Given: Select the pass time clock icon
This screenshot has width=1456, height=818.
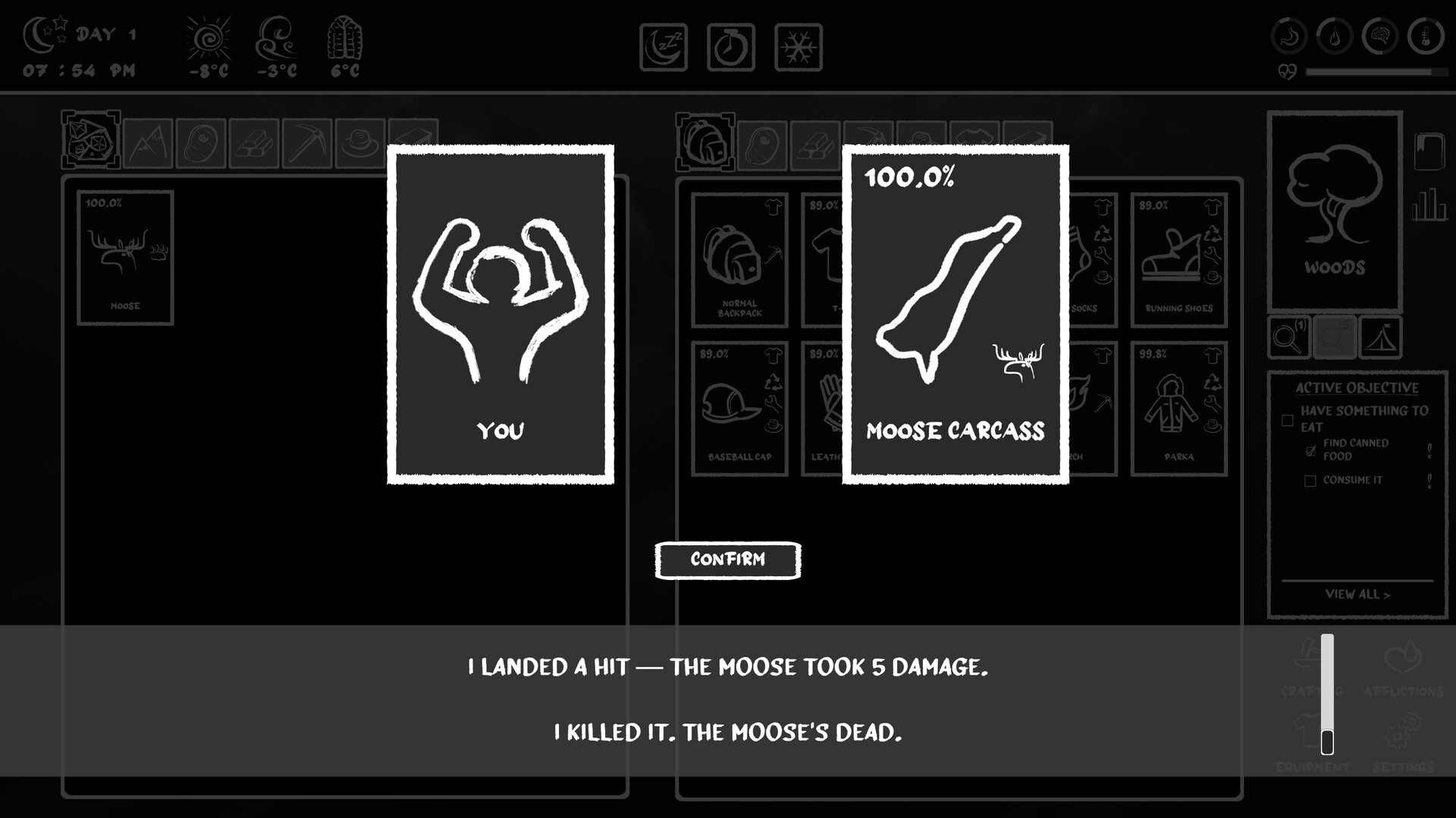Looking at the screenshot, I should [x=730, y=45].
